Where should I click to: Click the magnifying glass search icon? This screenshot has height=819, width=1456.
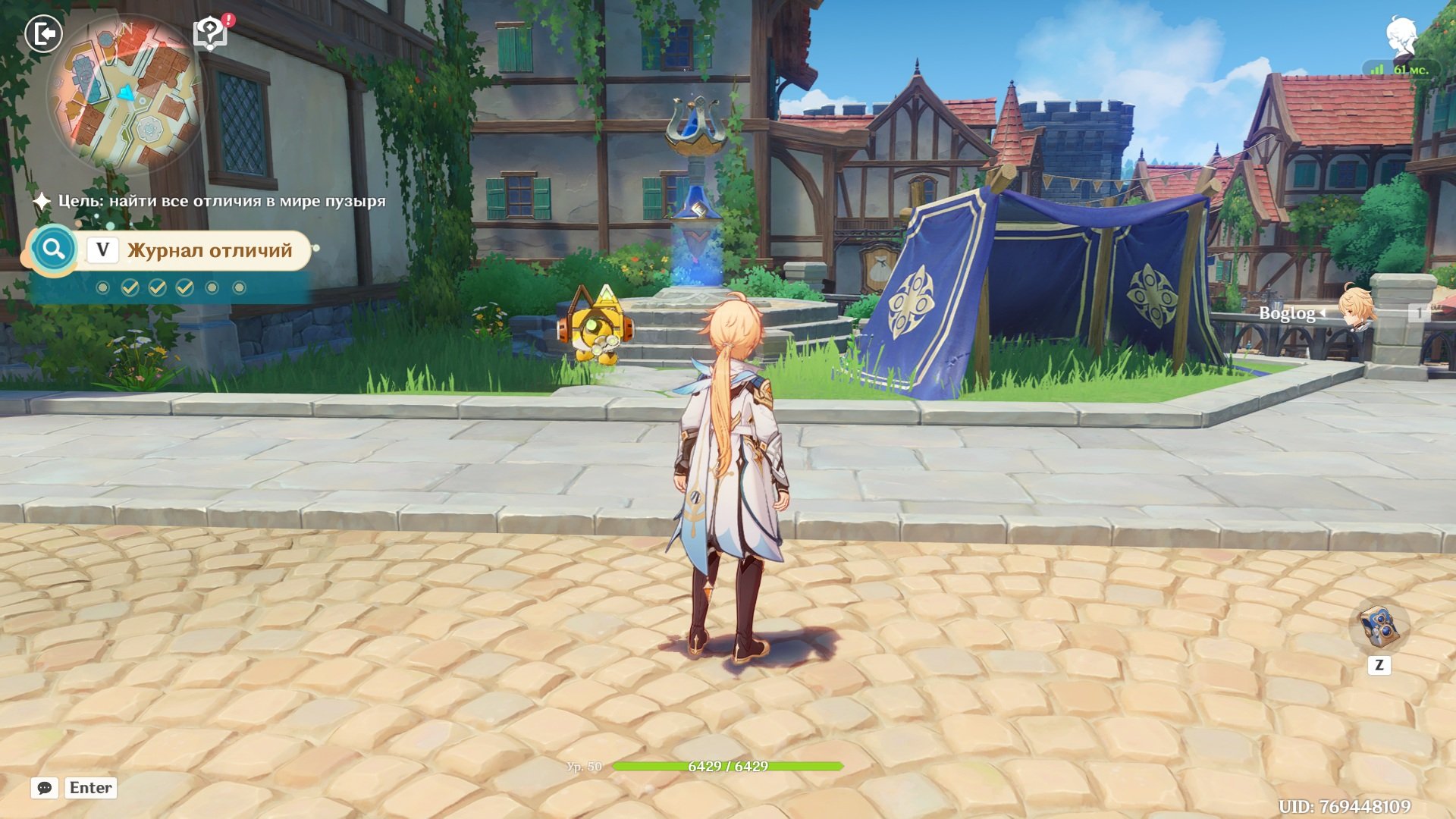(x=53, y=249)
